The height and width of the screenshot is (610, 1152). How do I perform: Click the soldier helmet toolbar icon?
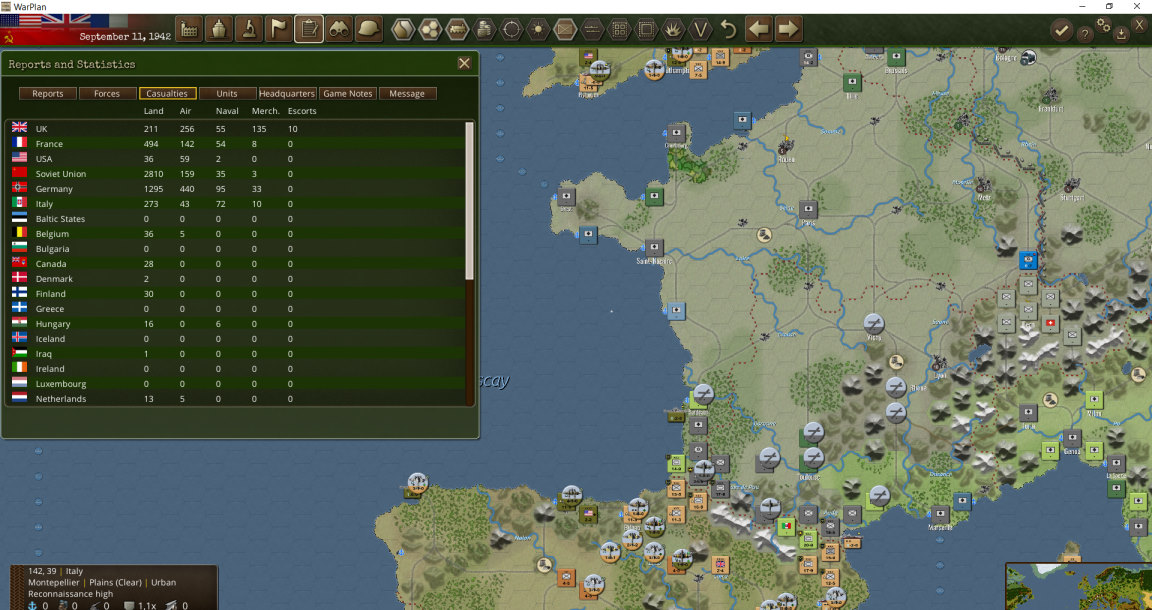coord(369,29)
